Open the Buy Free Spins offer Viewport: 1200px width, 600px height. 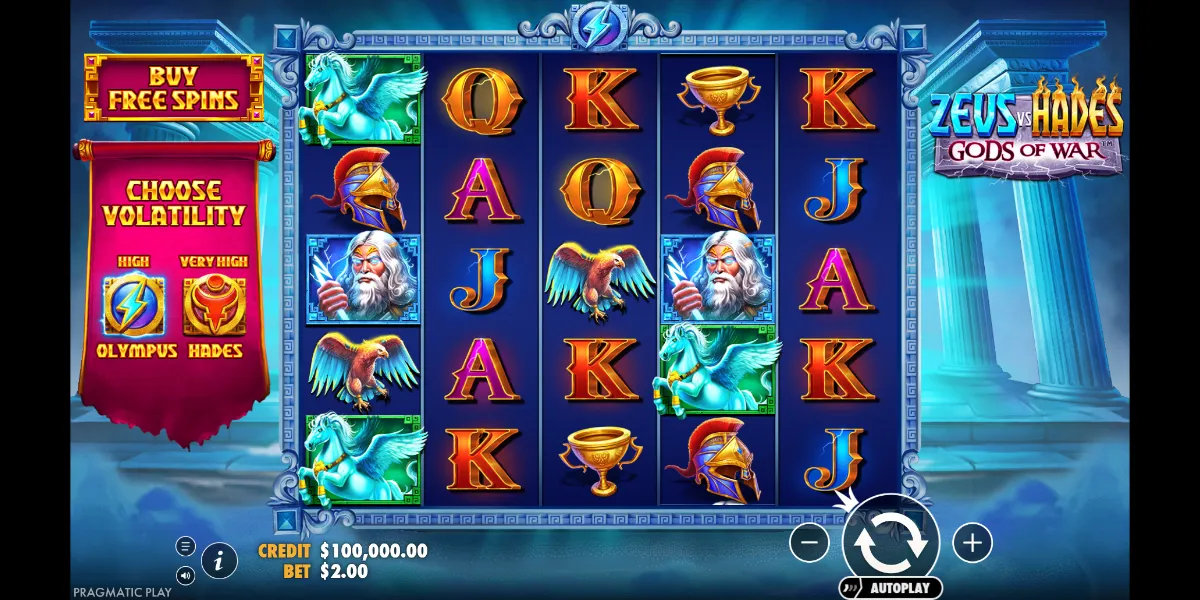click(174, 89)
